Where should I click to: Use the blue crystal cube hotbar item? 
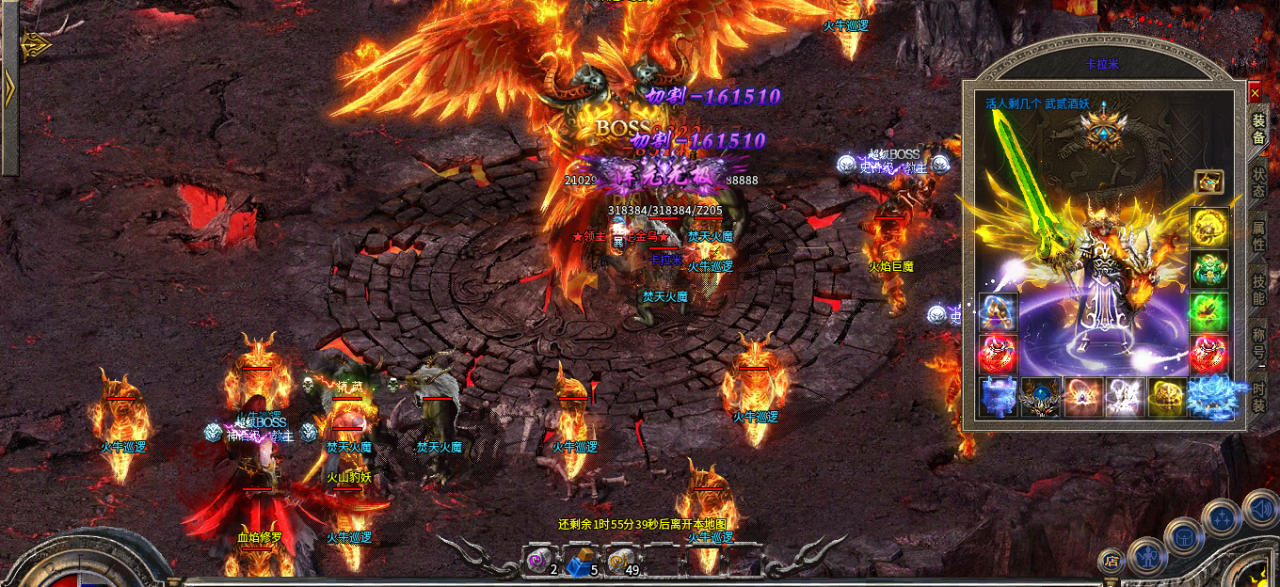[x=577, y=564]
